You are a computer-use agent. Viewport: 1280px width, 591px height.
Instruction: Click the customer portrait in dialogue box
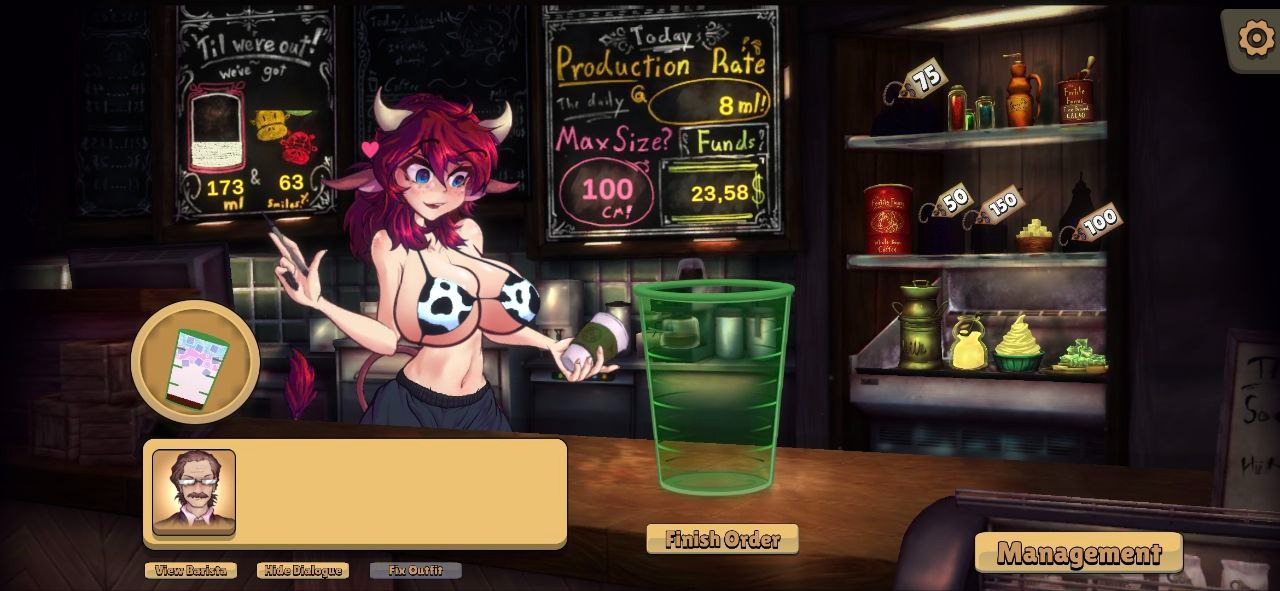point(194,492)
